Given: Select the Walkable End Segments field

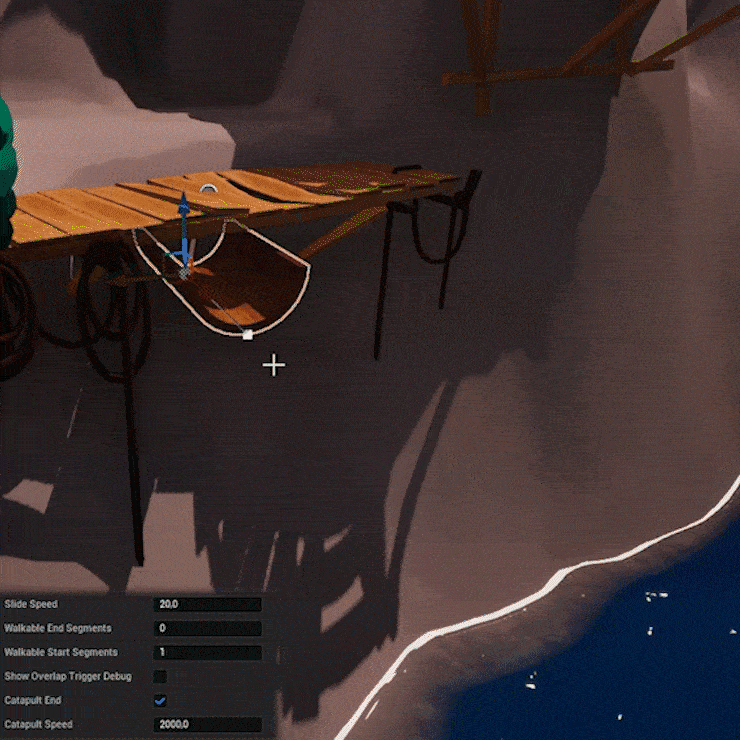Looking at the screenshot, I should [207, 628].
